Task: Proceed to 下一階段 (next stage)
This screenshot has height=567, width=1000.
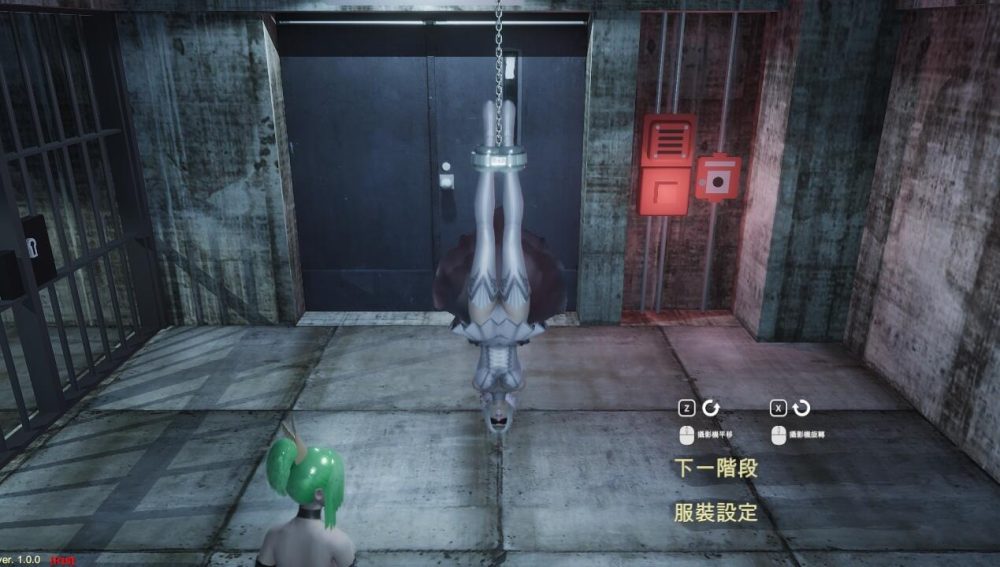Action: 715,468
